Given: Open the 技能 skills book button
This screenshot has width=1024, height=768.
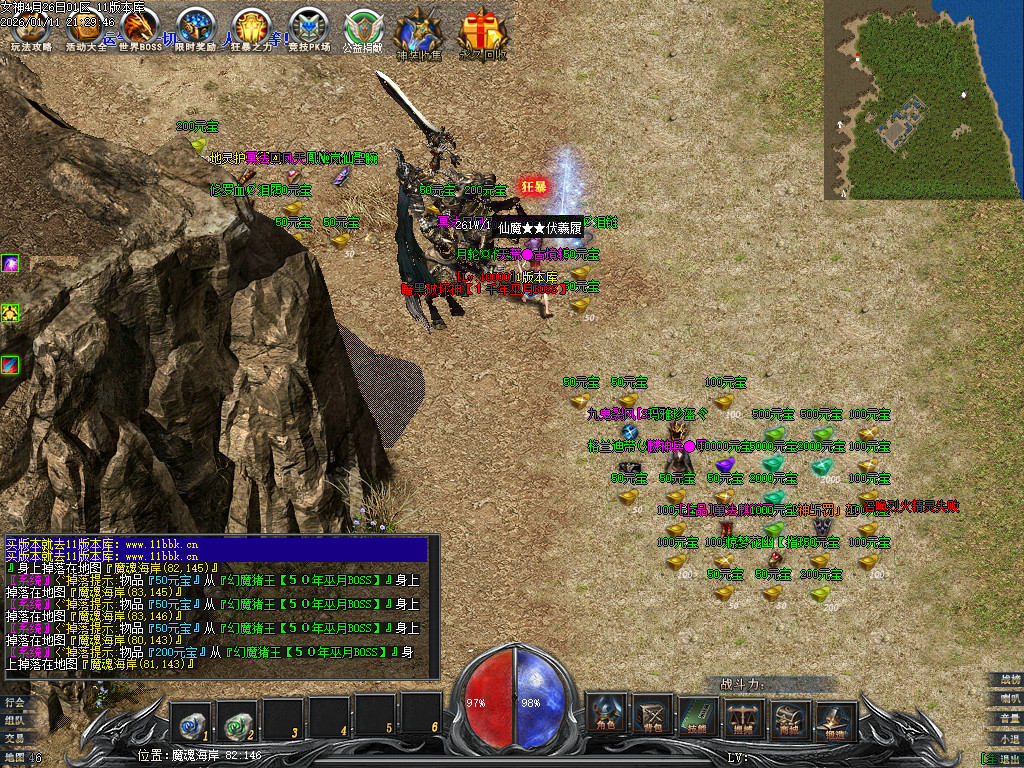Looking at the screenshot, I should [699, 714].
